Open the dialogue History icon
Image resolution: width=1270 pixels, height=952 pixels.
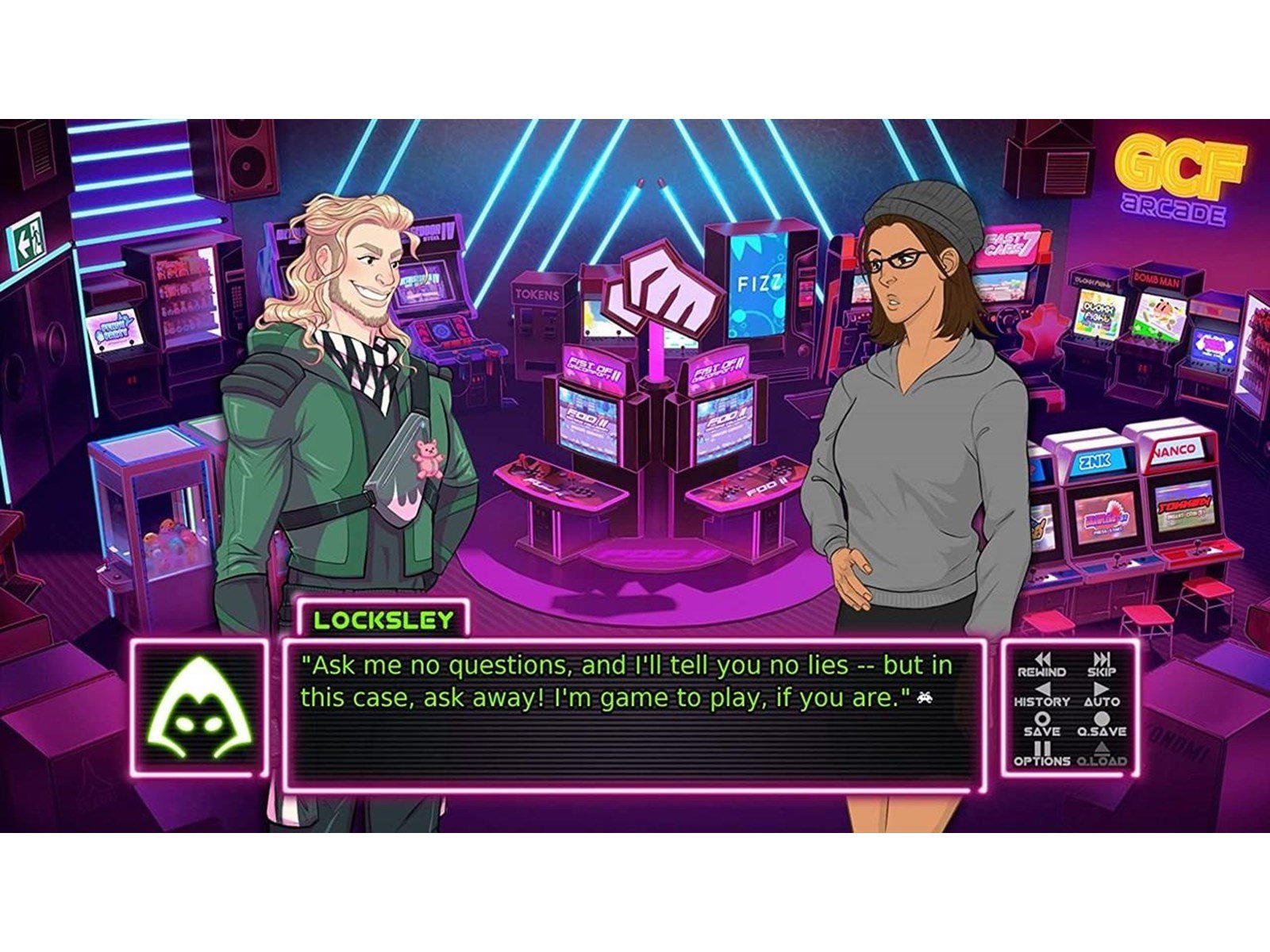click(1043, 690)
